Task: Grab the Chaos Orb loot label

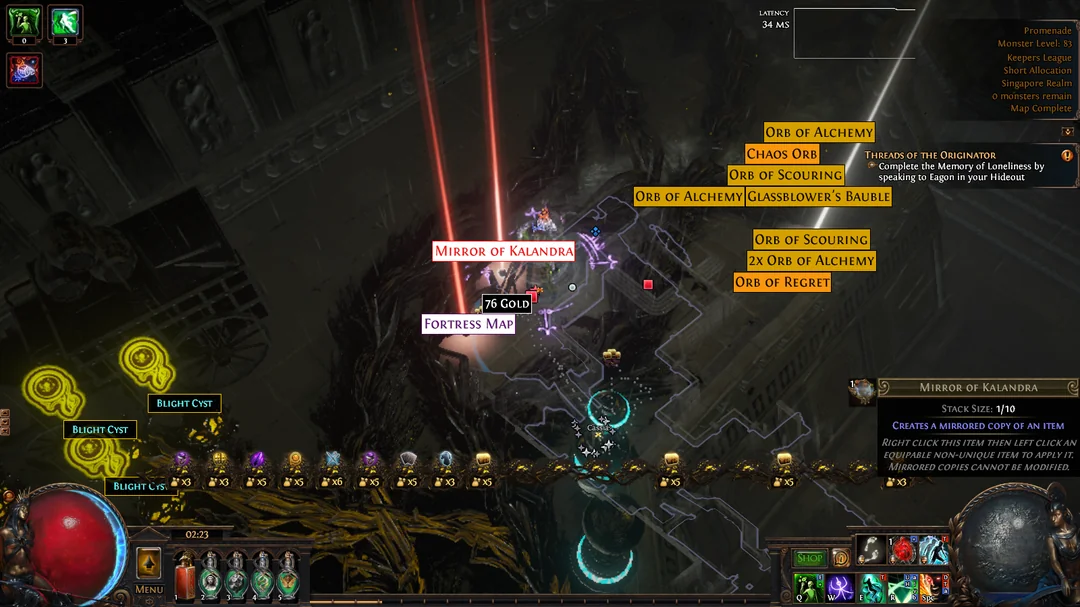Action: pos(782,154)
